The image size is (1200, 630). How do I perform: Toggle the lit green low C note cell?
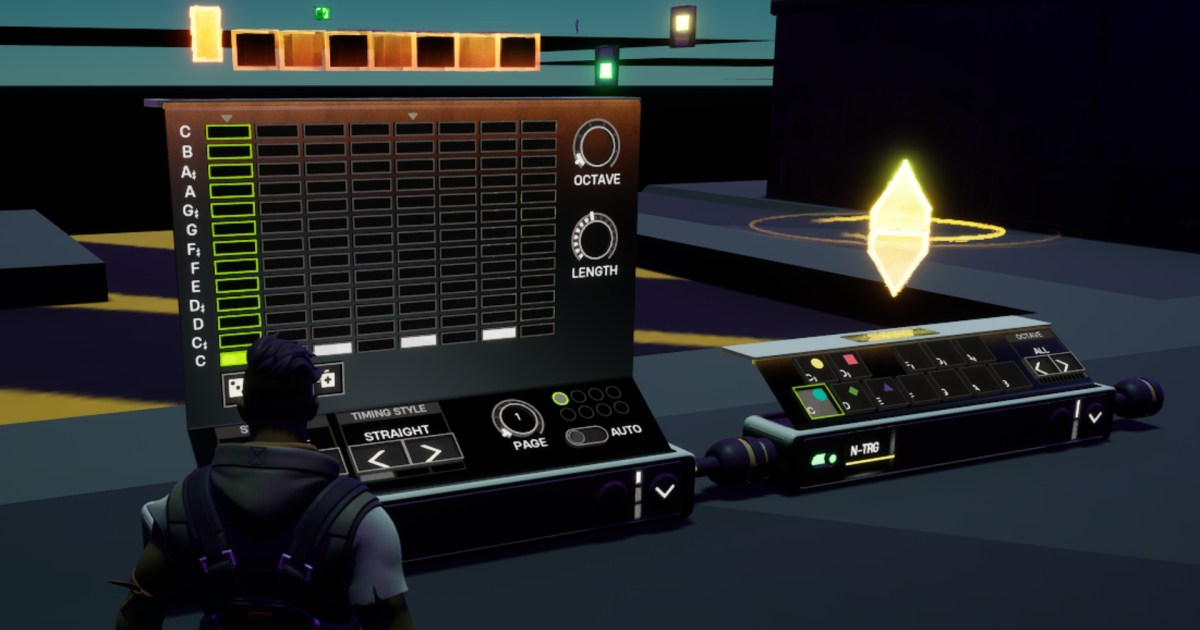click(x=232, y=358)
